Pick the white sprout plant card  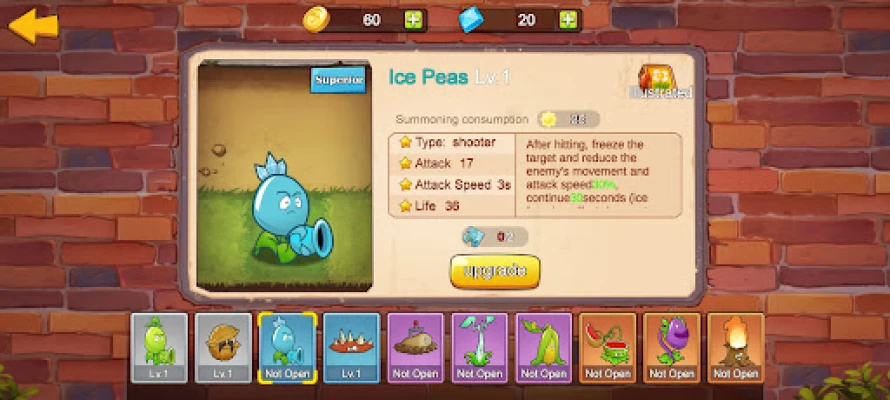479,347
